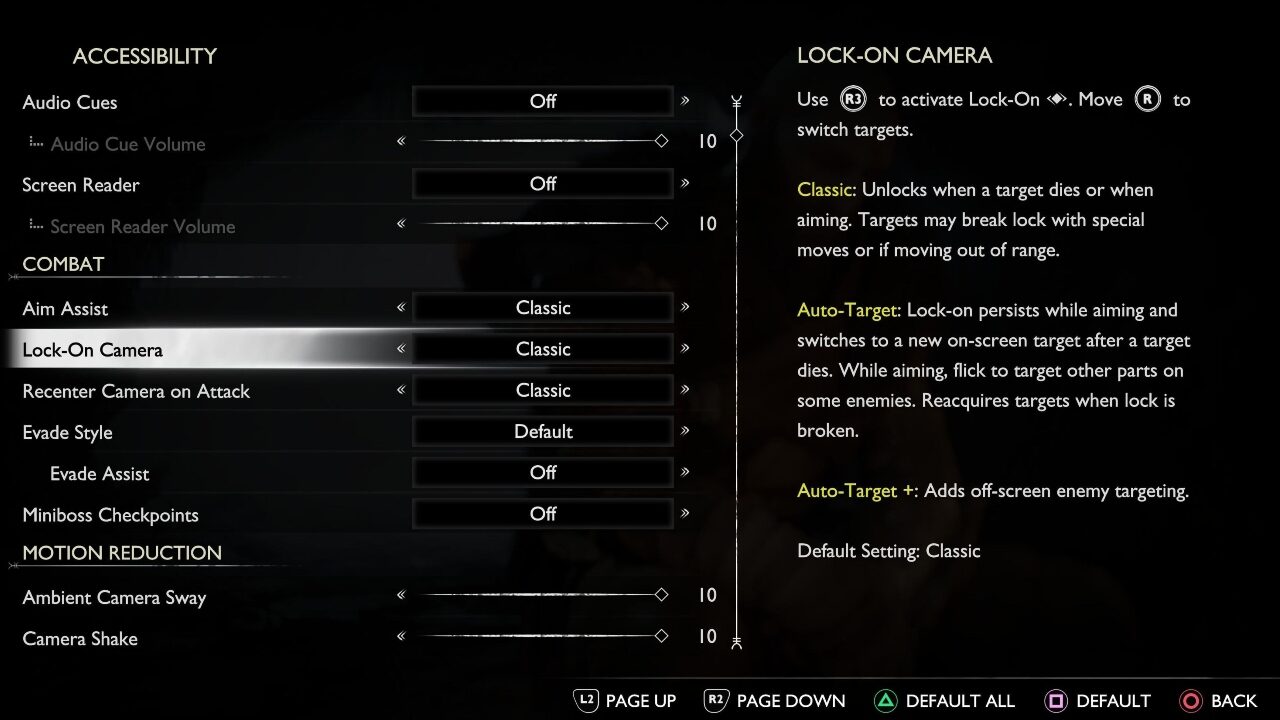Choose the Evade Style setting
Image resolution: width=1280 pixels, height=720 pixels.
click(68, 433)
